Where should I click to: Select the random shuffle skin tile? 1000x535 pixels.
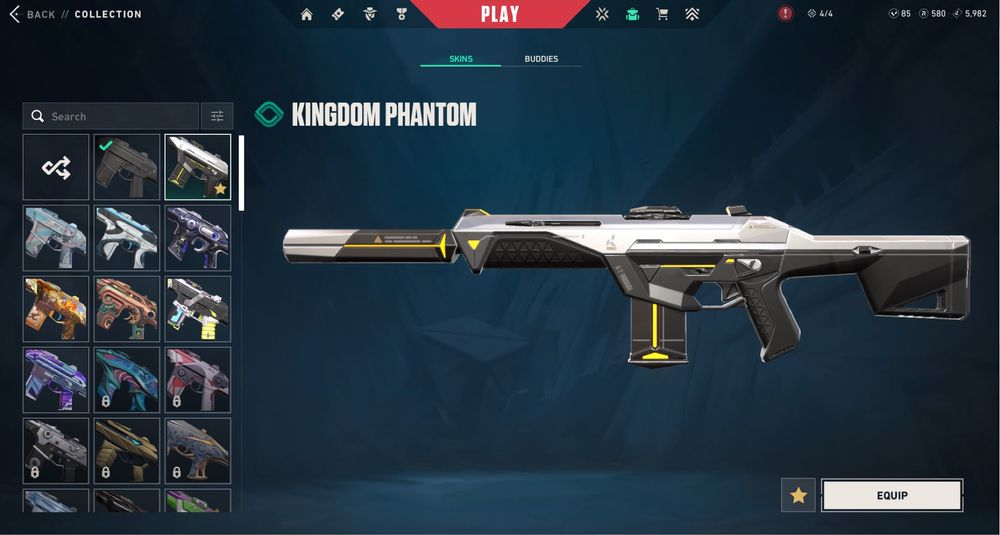point(56,167)
